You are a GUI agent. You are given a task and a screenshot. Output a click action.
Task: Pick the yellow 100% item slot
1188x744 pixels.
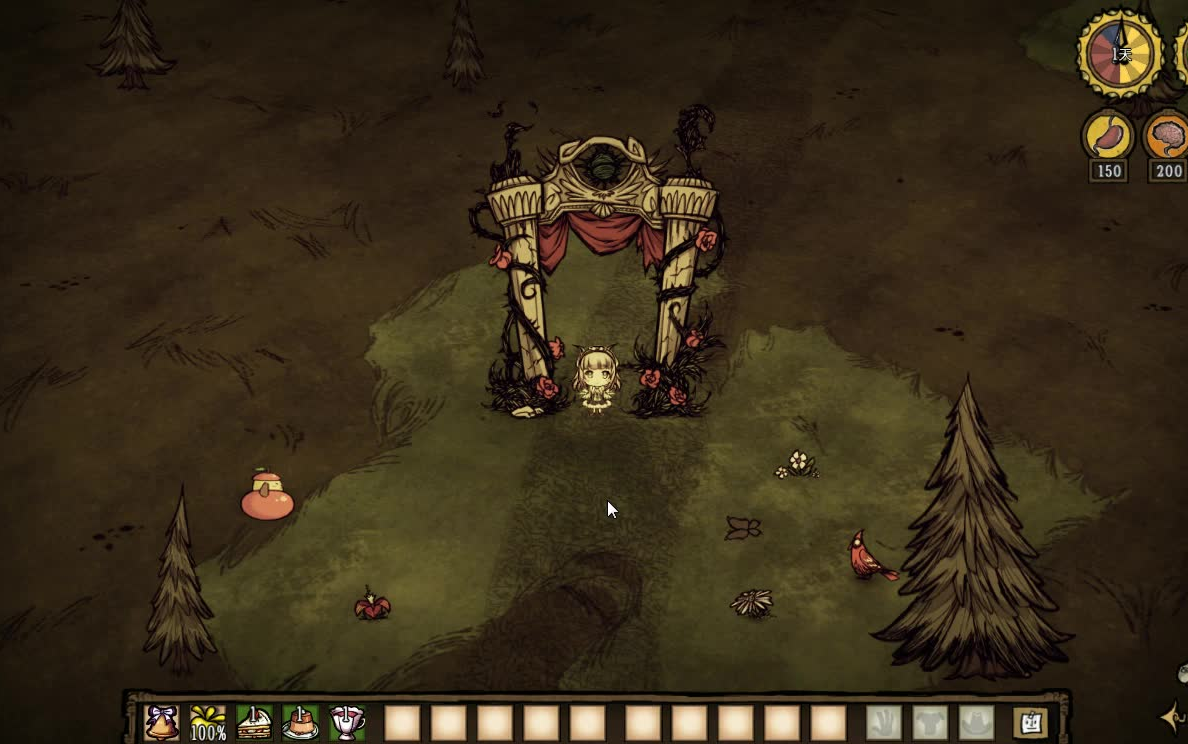pos(208,722)
